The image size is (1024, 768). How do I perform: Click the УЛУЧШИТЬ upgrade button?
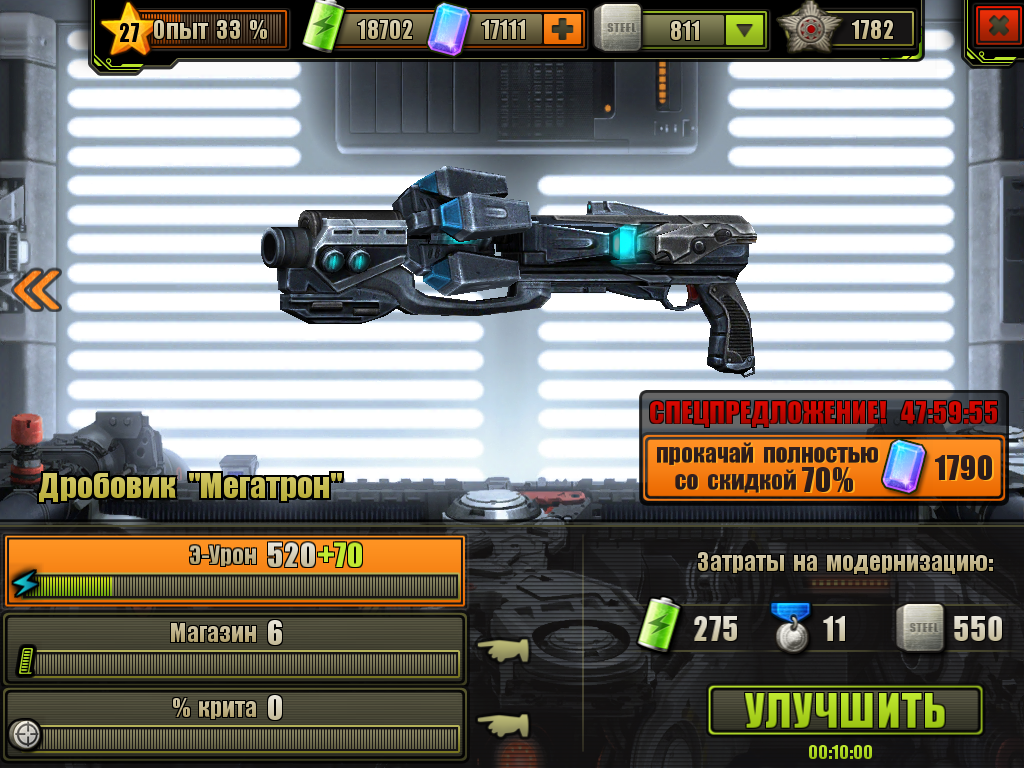click(845, 710)
